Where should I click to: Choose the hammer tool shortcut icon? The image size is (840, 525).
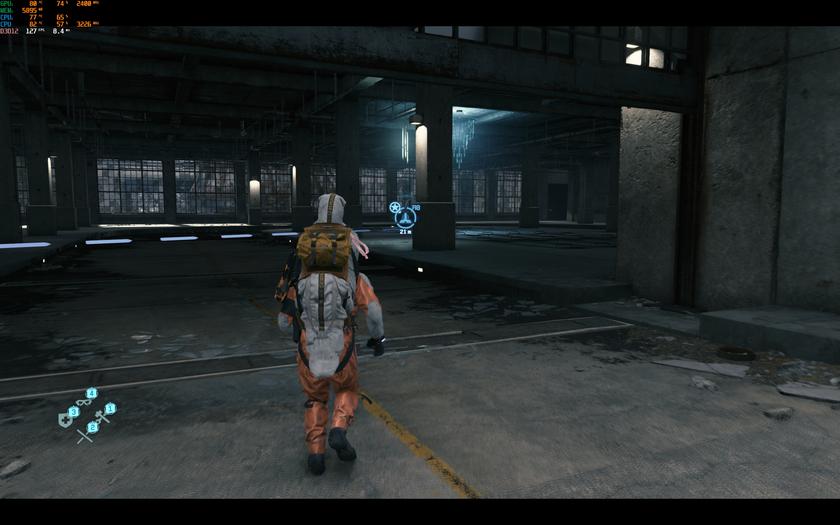(x=101, y=416)
